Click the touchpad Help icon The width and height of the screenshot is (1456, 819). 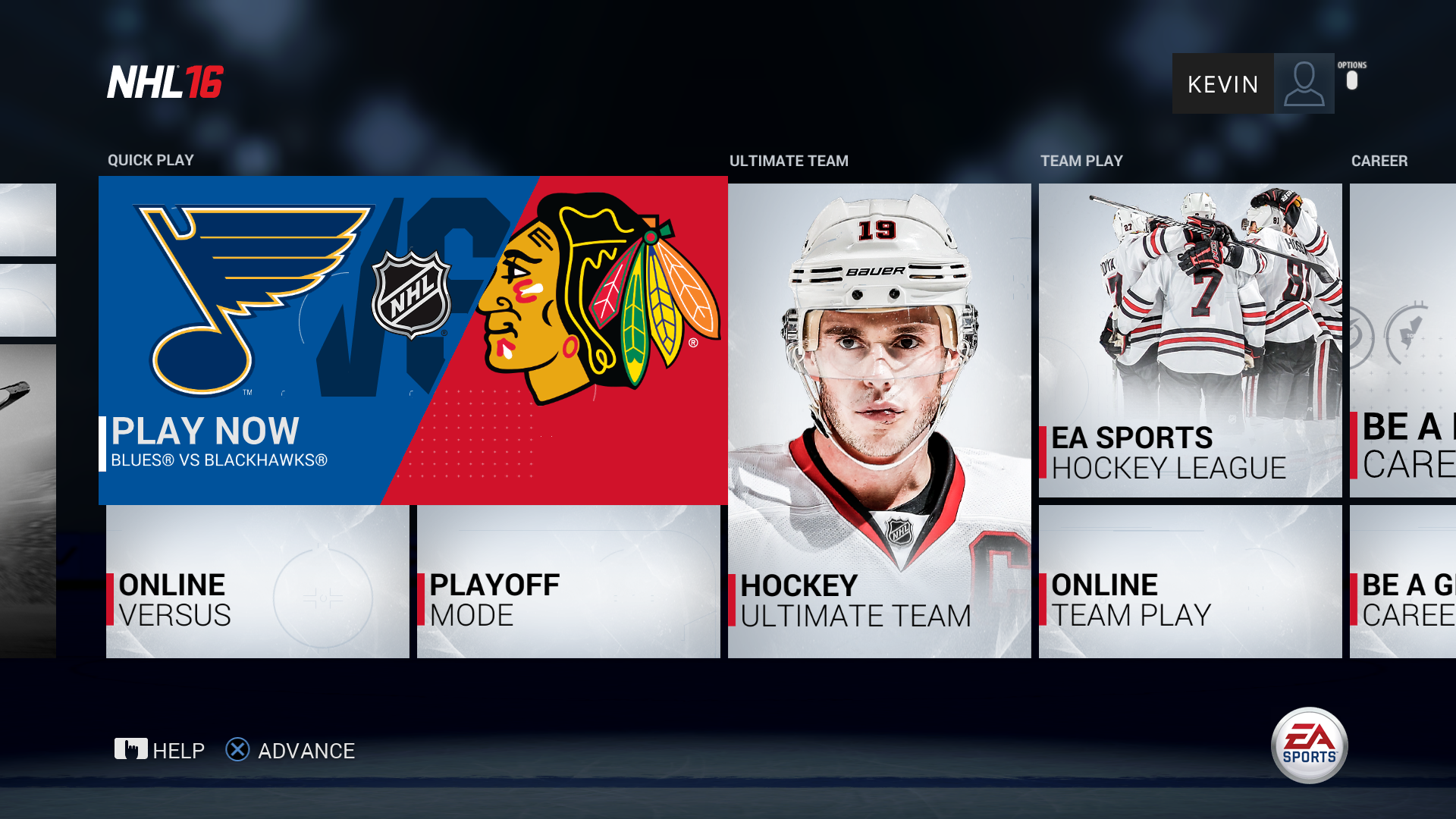(x=130, y=750)
